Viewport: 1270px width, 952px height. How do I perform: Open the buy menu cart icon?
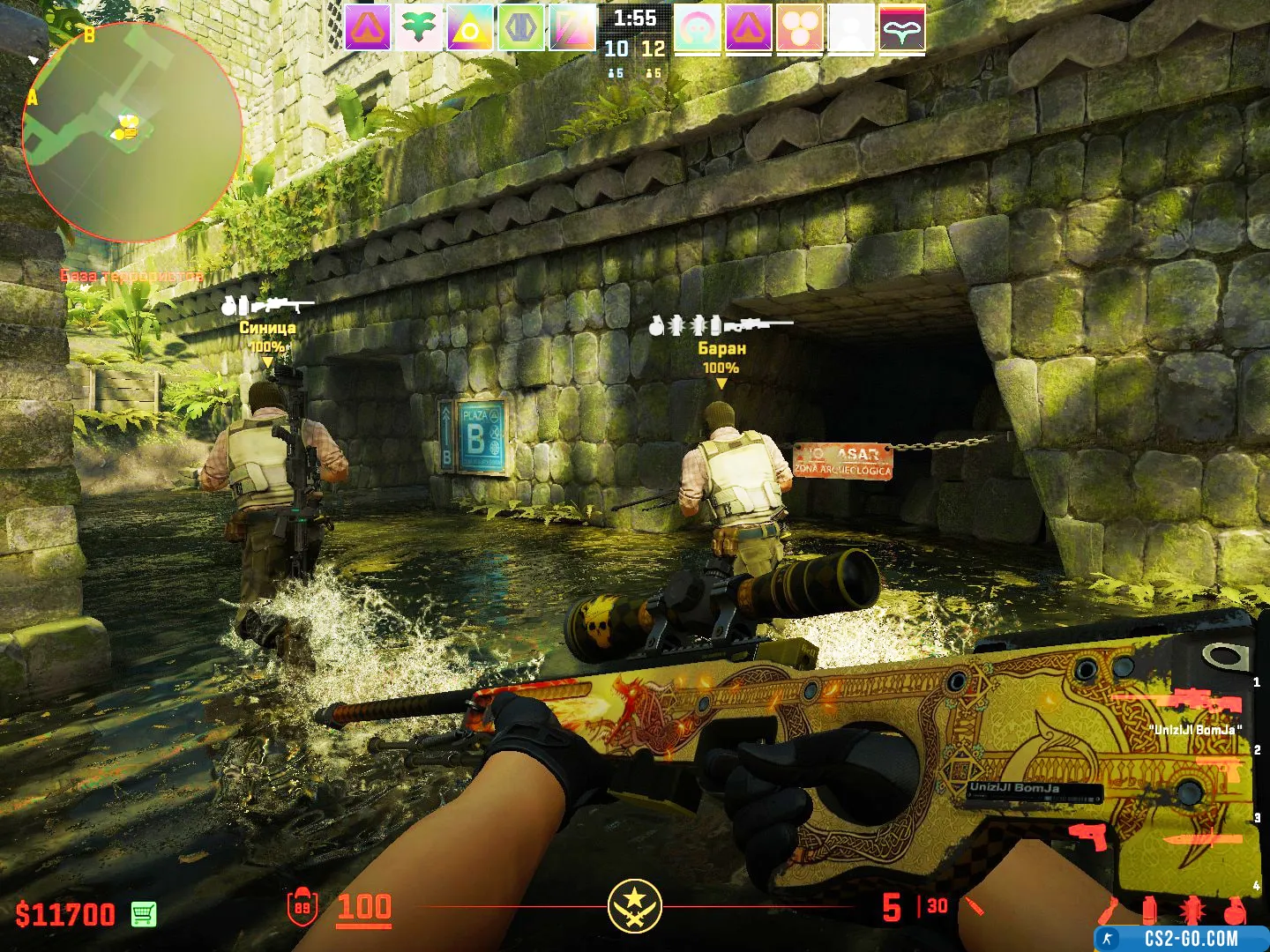[144, 914]
